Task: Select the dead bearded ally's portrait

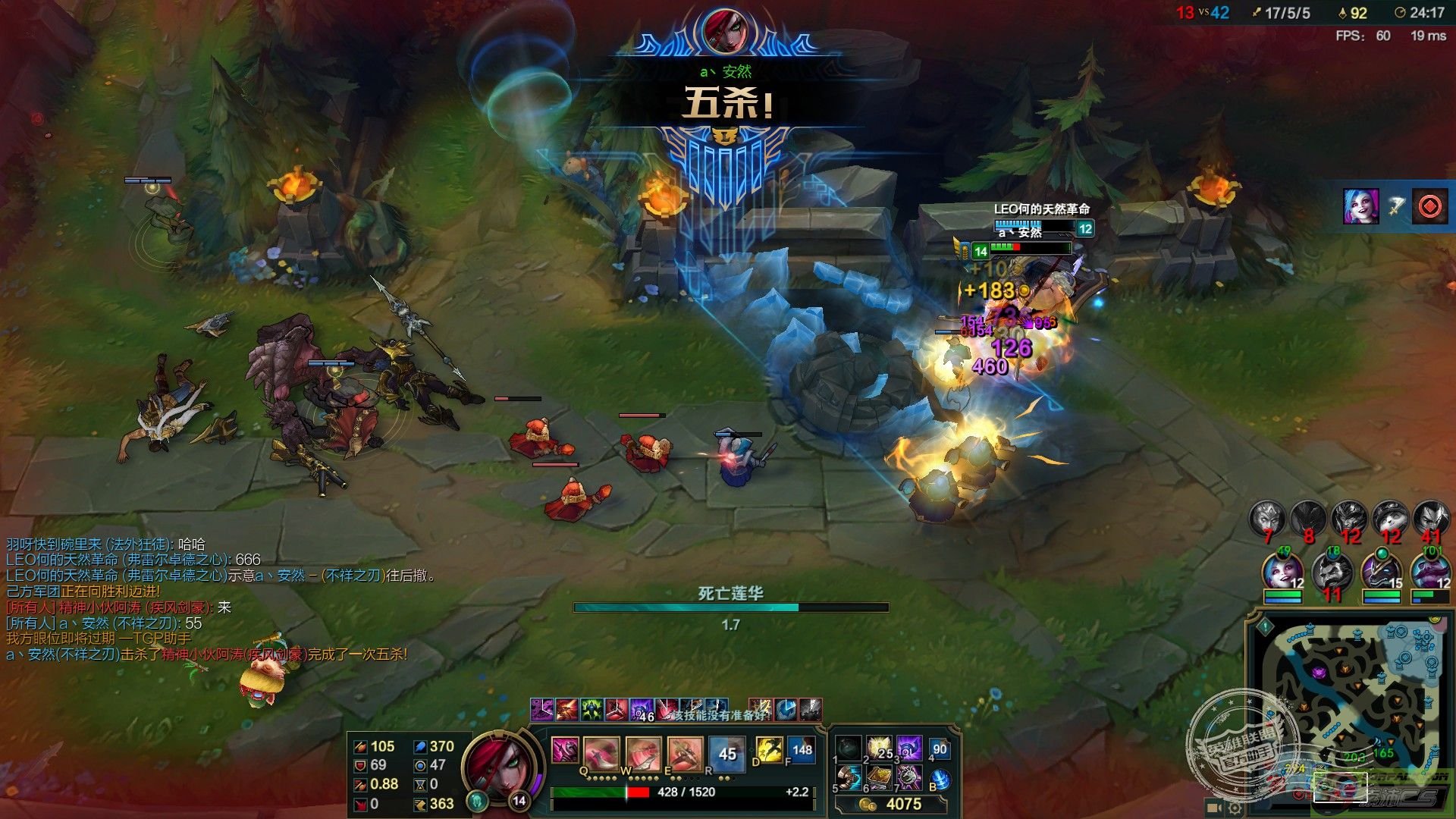Action: pos(1332,571)
